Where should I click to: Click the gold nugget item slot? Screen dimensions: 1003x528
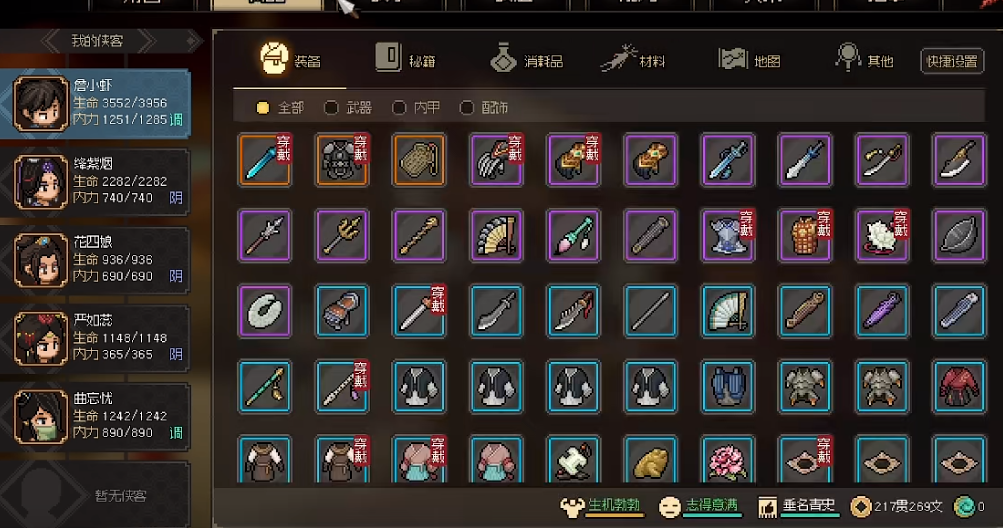[x=651, y=460]
